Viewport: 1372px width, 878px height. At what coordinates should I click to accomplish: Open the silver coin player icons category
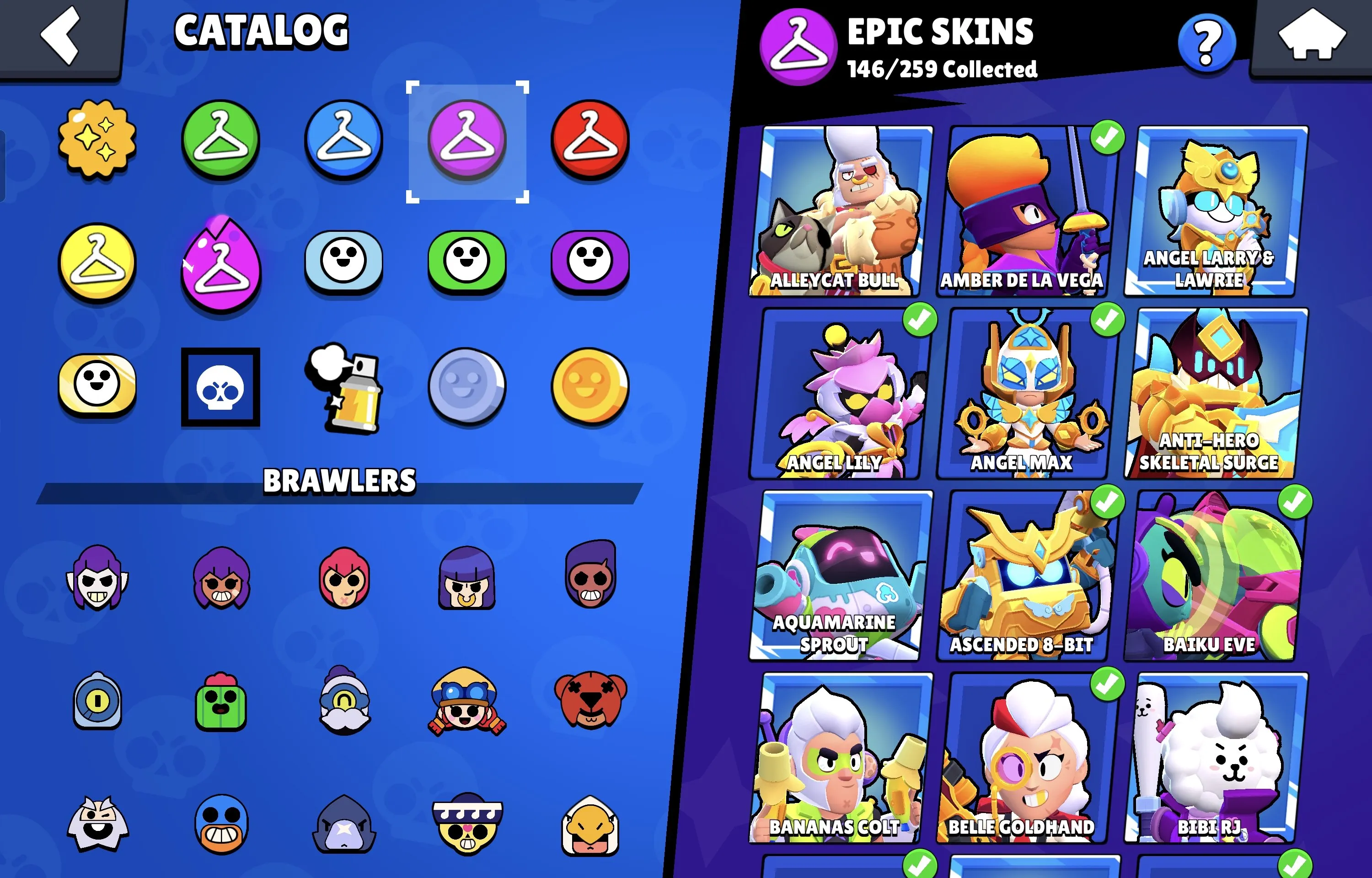coord(467,386)
